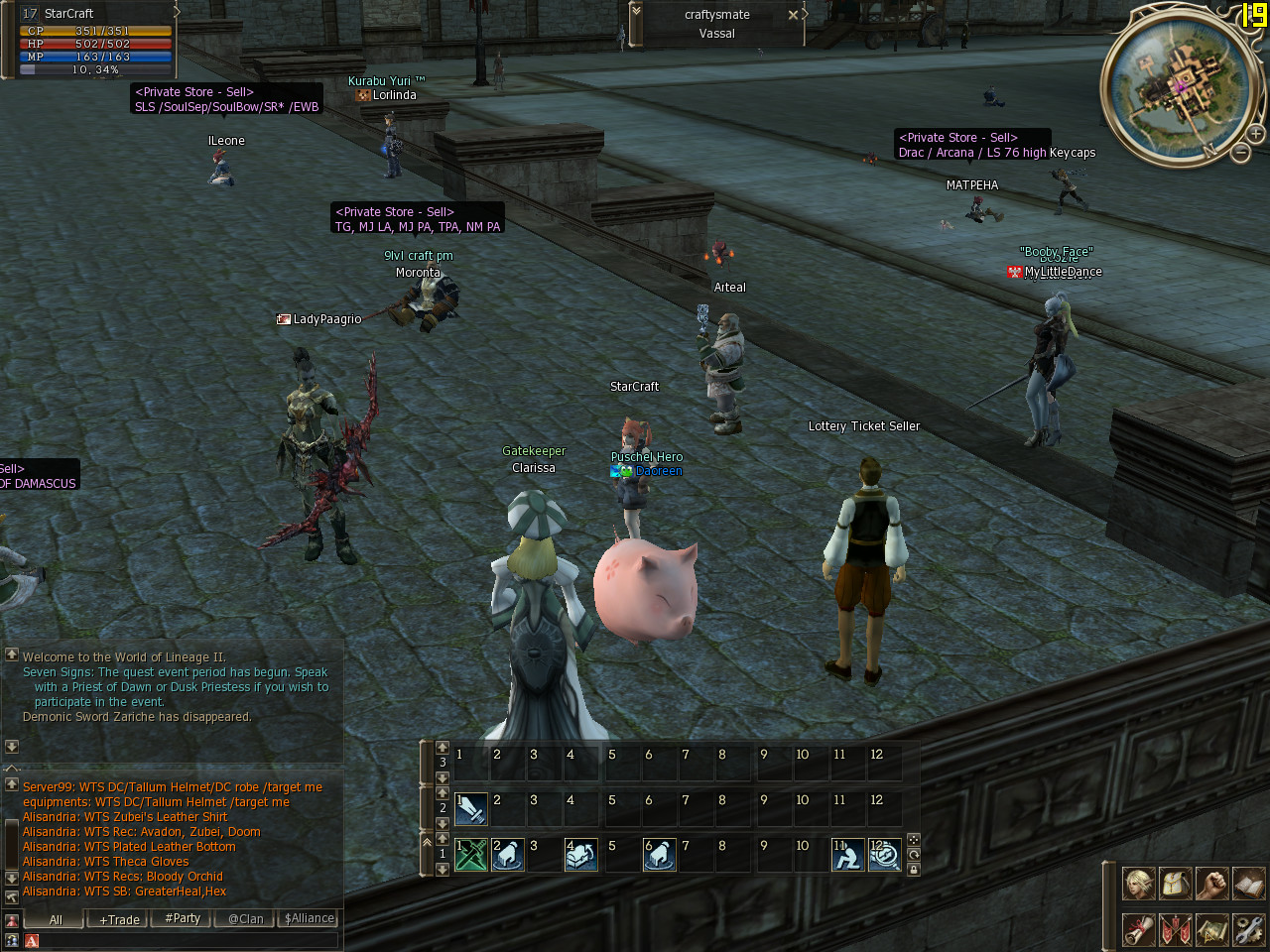Toggle the hotbar lock padlock button

[914, 870]
